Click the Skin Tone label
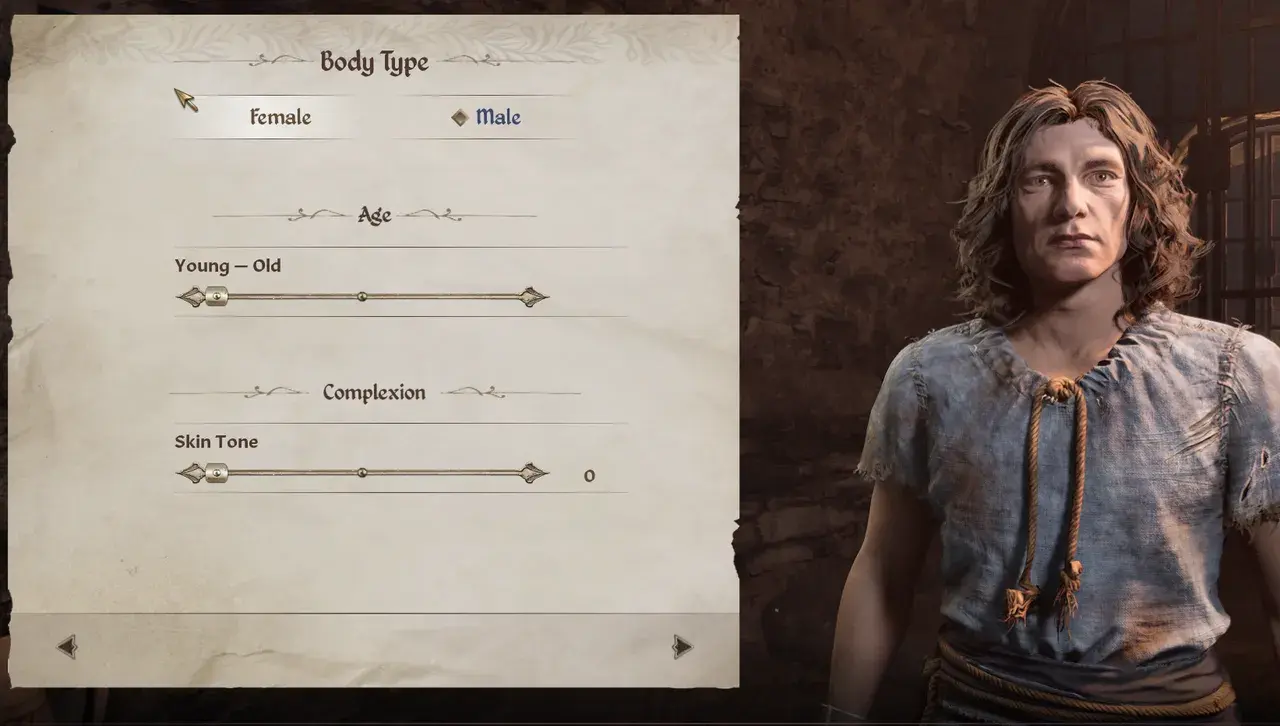Viewport: 1280px width, 726px height. (x=216, y=441)
